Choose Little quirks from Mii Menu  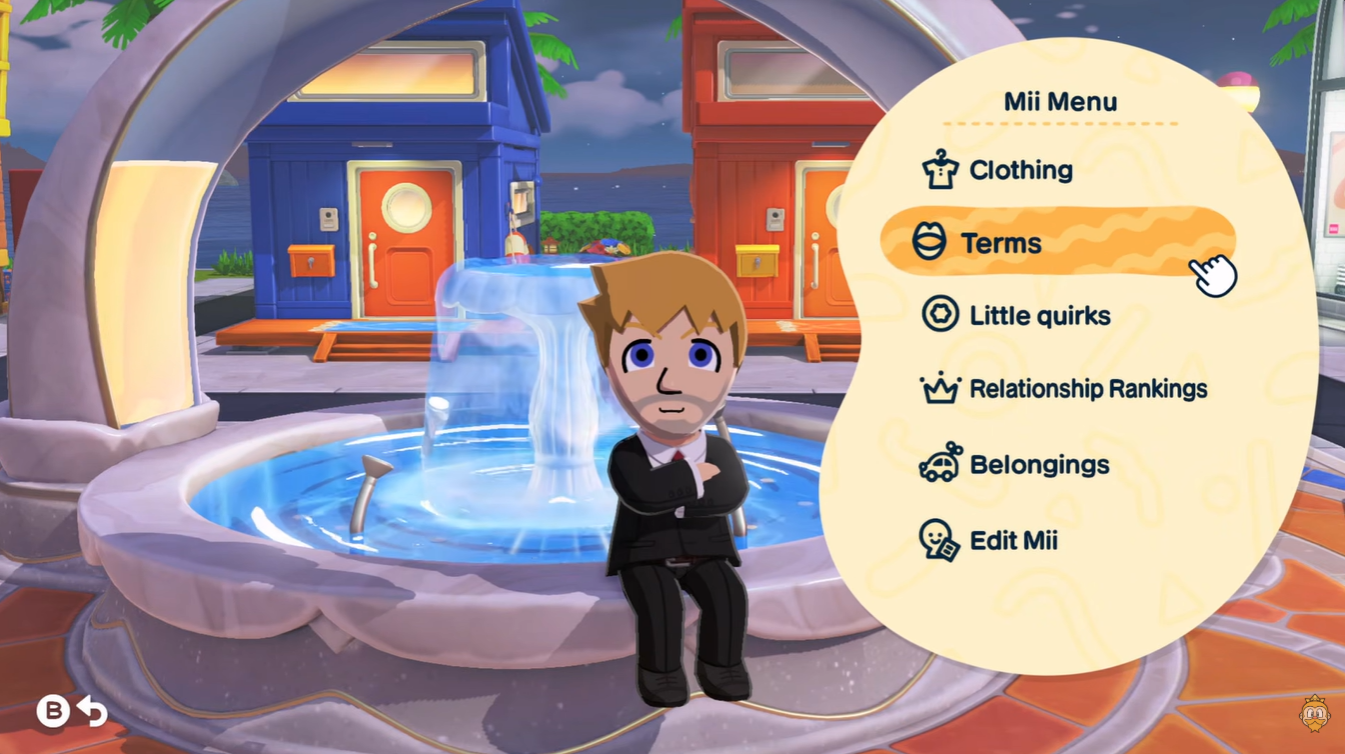pos(1038,316)
